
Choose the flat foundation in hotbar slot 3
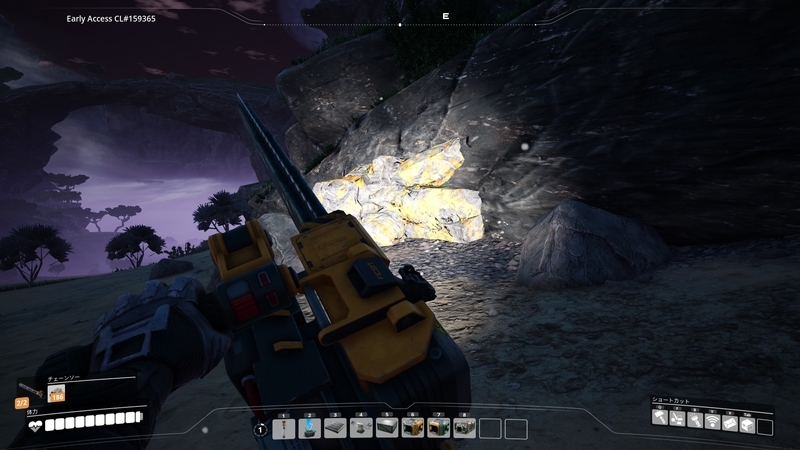click(335, 429)
